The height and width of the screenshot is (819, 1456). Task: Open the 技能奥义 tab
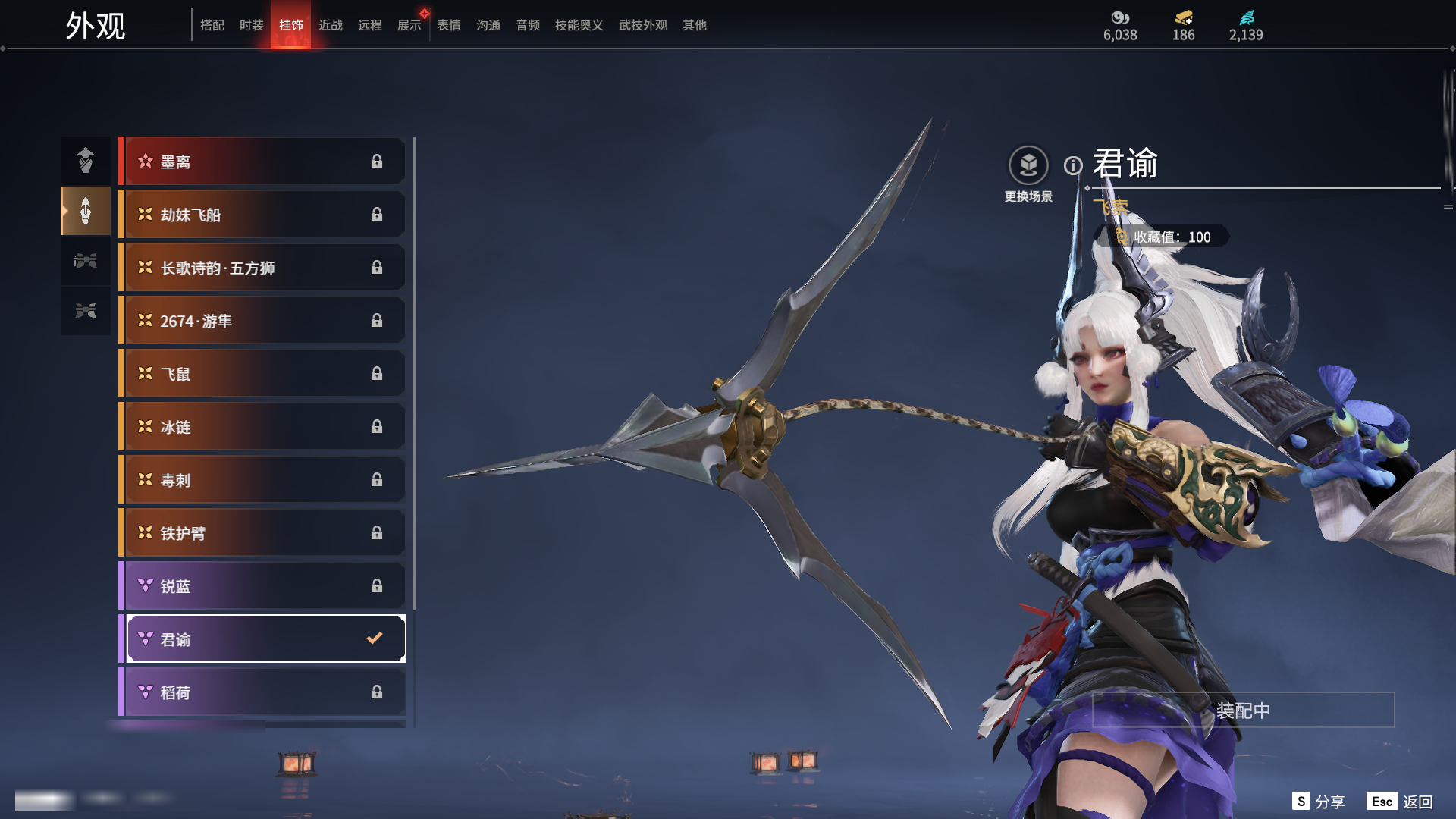click(579, 25)
